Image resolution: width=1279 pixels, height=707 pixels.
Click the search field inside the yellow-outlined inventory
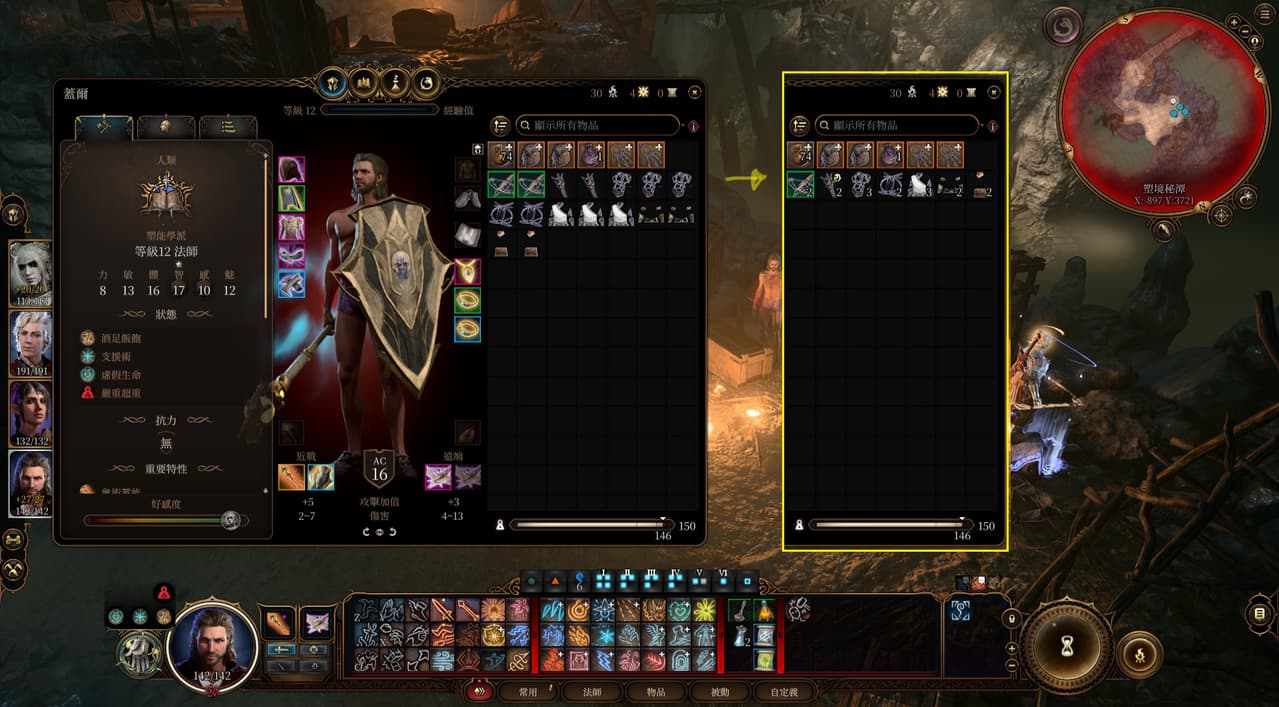click(897, 125)
